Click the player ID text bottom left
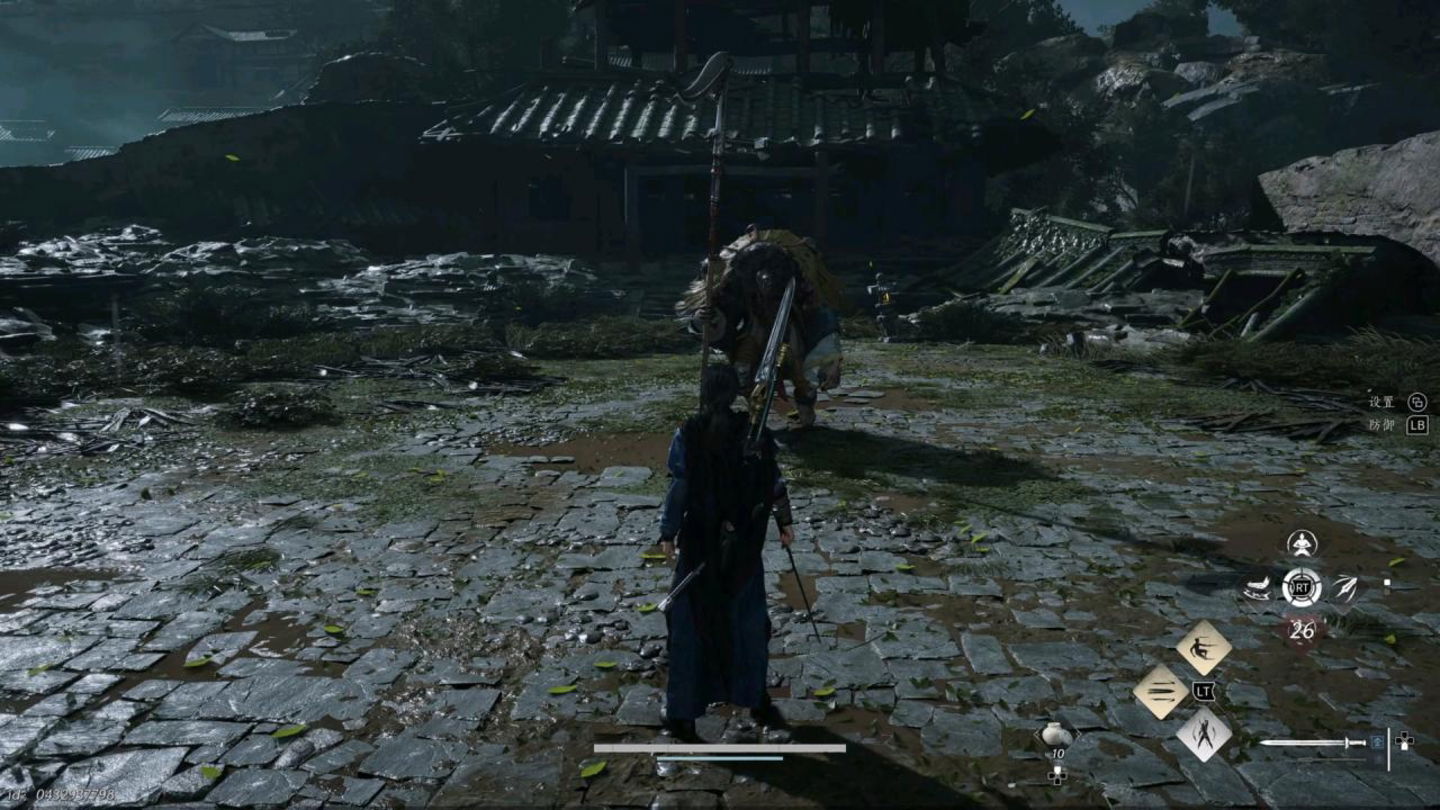The width and height of the screenshot is (1440, 810). pyautogui.click(x=60, y=795)
